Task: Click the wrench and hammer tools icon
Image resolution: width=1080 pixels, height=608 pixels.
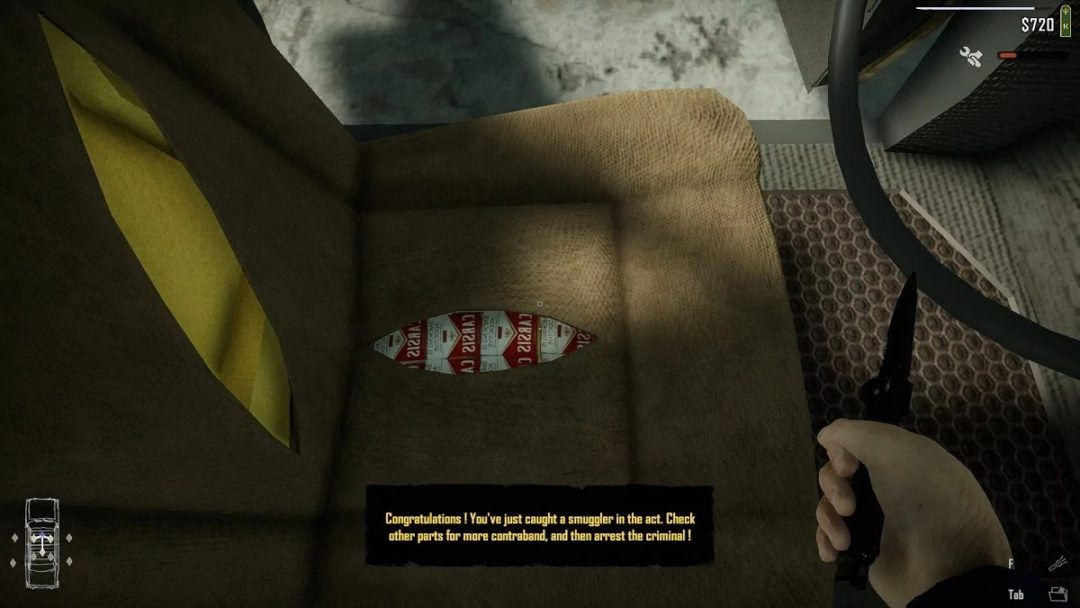Action: tap(970, 56)
